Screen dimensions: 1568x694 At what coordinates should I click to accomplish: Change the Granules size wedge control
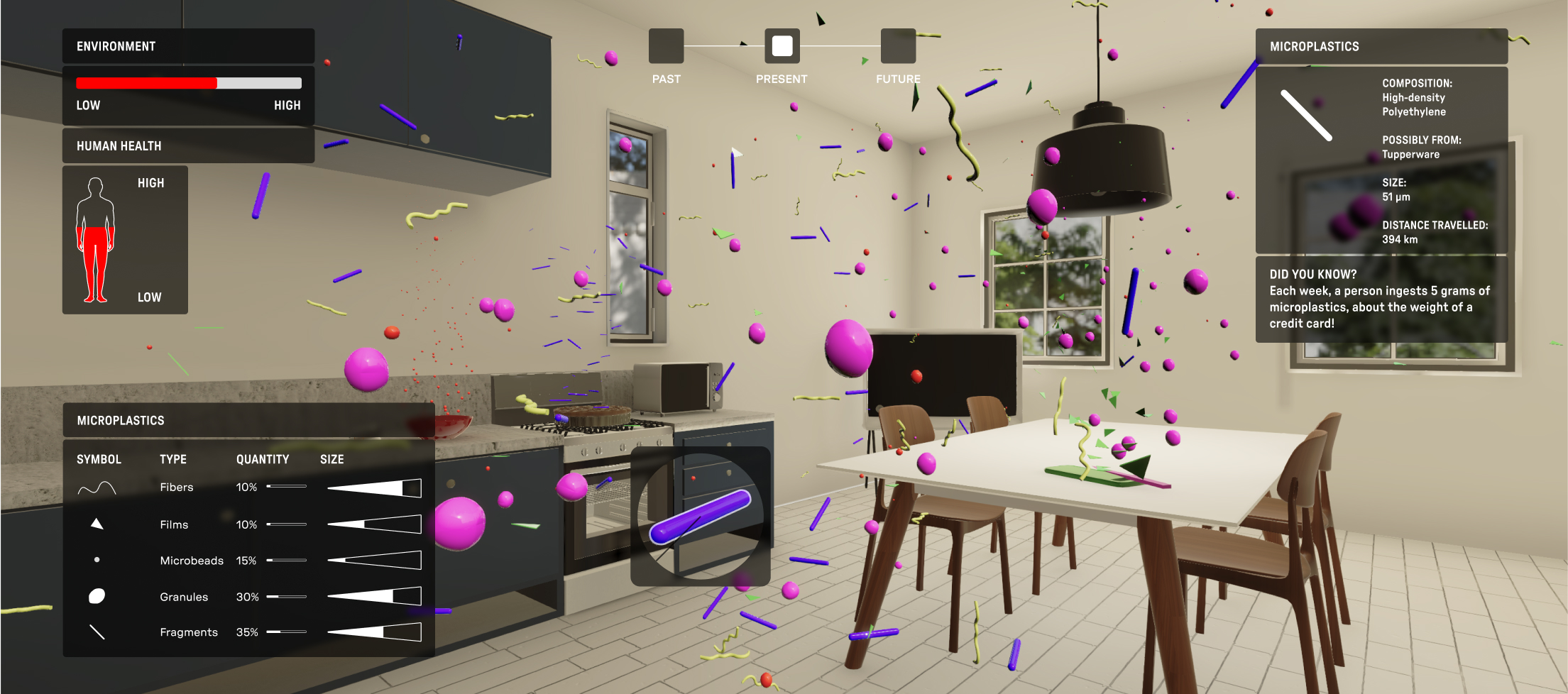click(x=374, y=596)
